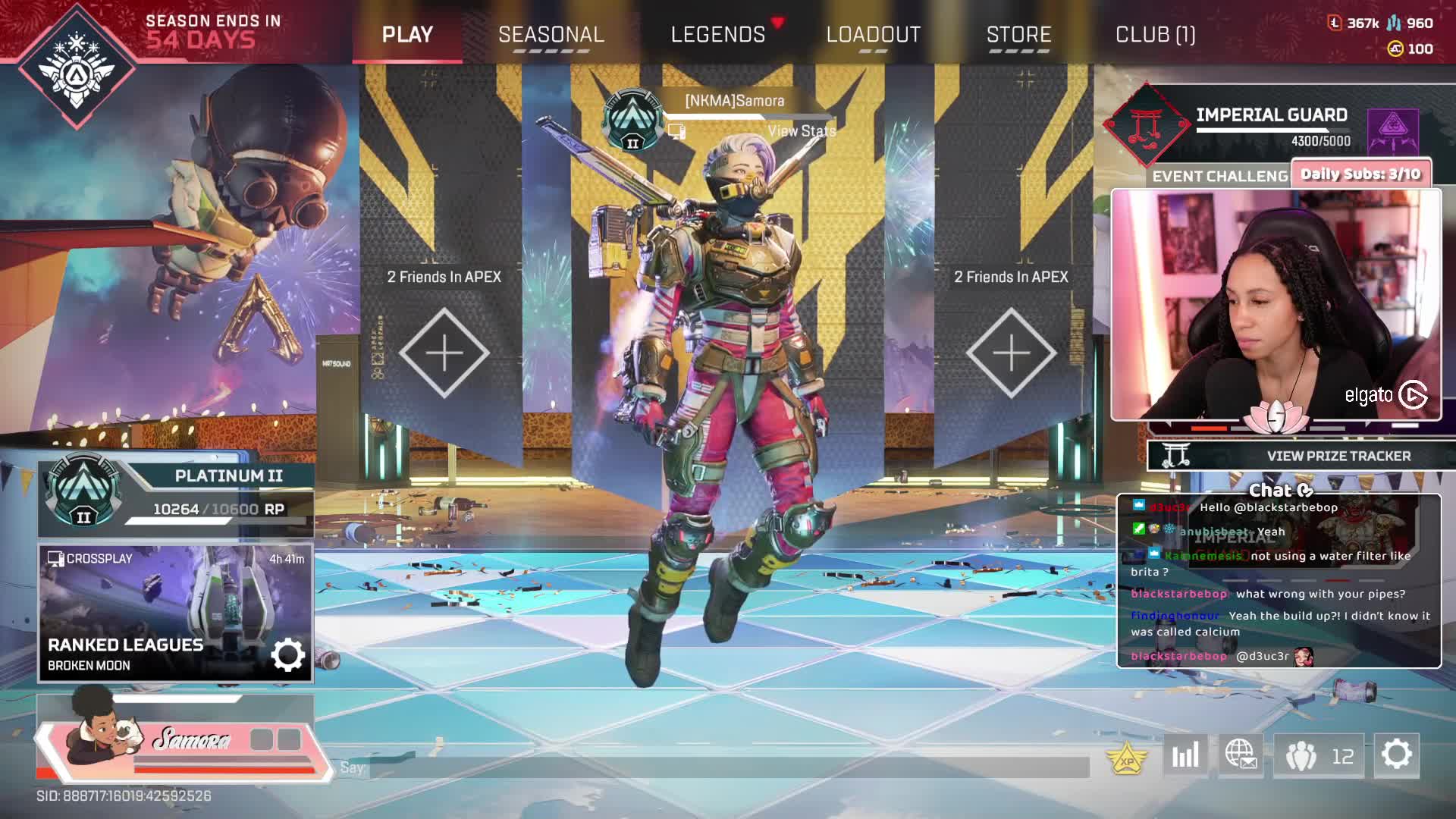Open the Loadout tab
The height and width of the screenshot is (819, 1456).
pos(874,35)
